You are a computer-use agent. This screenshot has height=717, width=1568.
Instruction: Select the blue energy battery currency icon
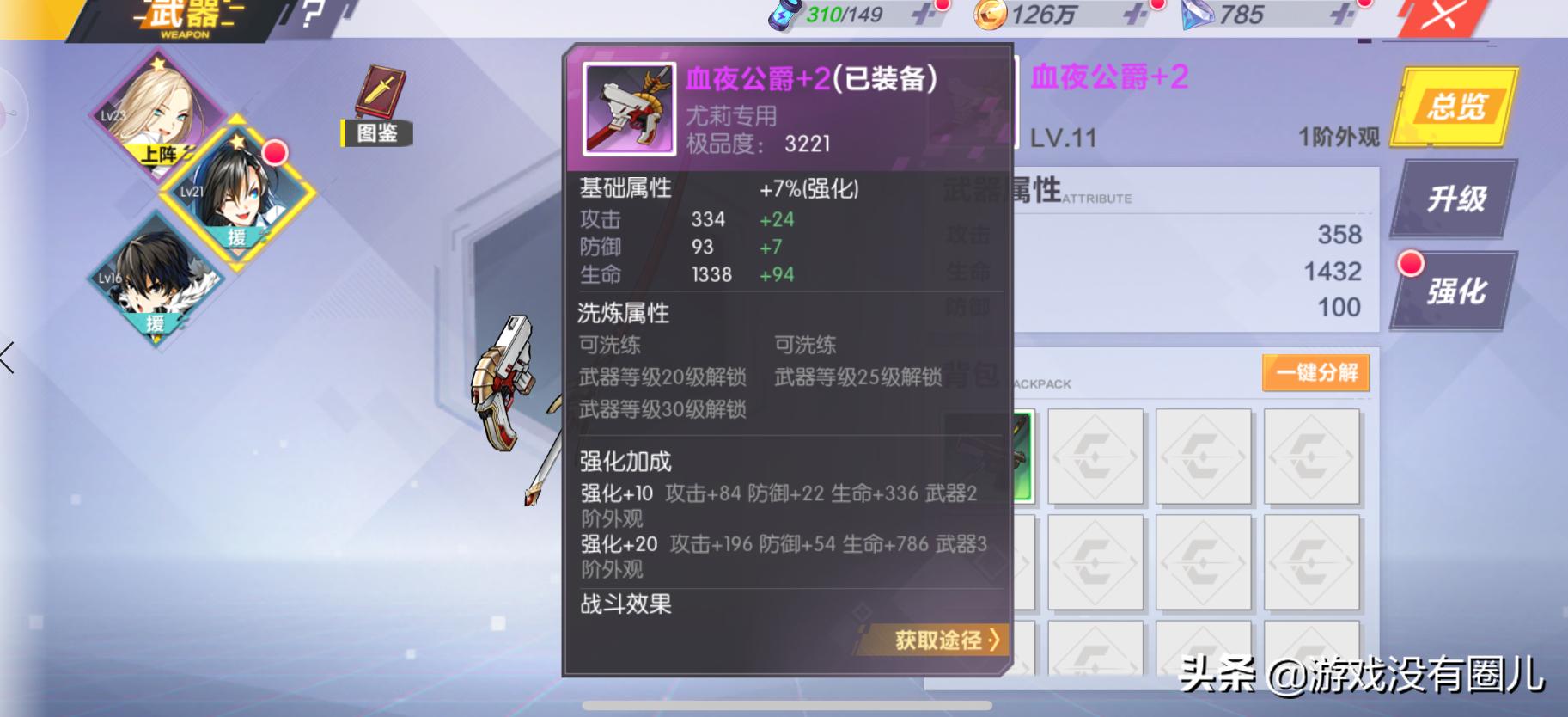782,14
